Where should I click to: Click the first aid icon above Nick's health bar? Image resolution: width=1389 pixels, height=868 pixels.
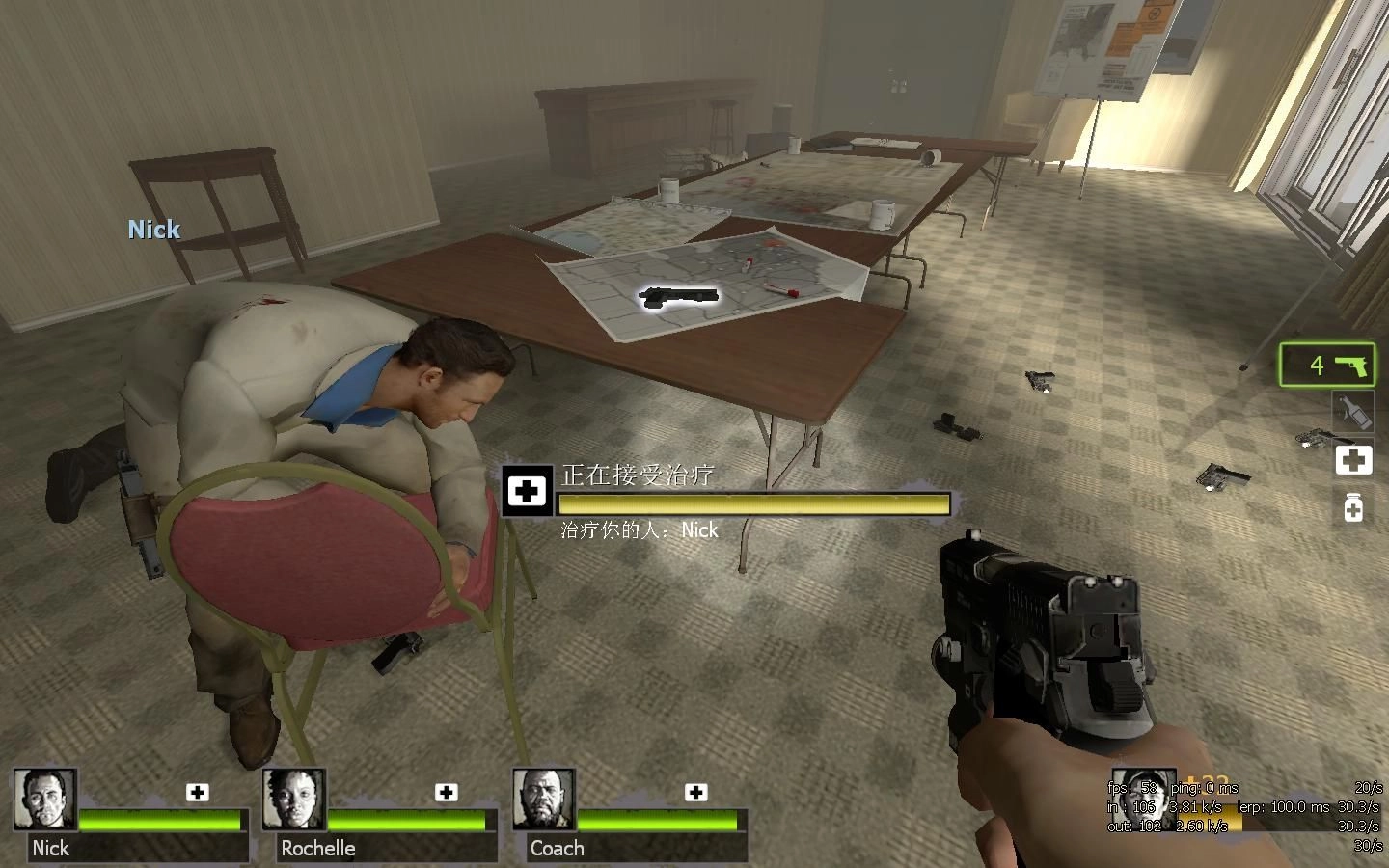199,793
